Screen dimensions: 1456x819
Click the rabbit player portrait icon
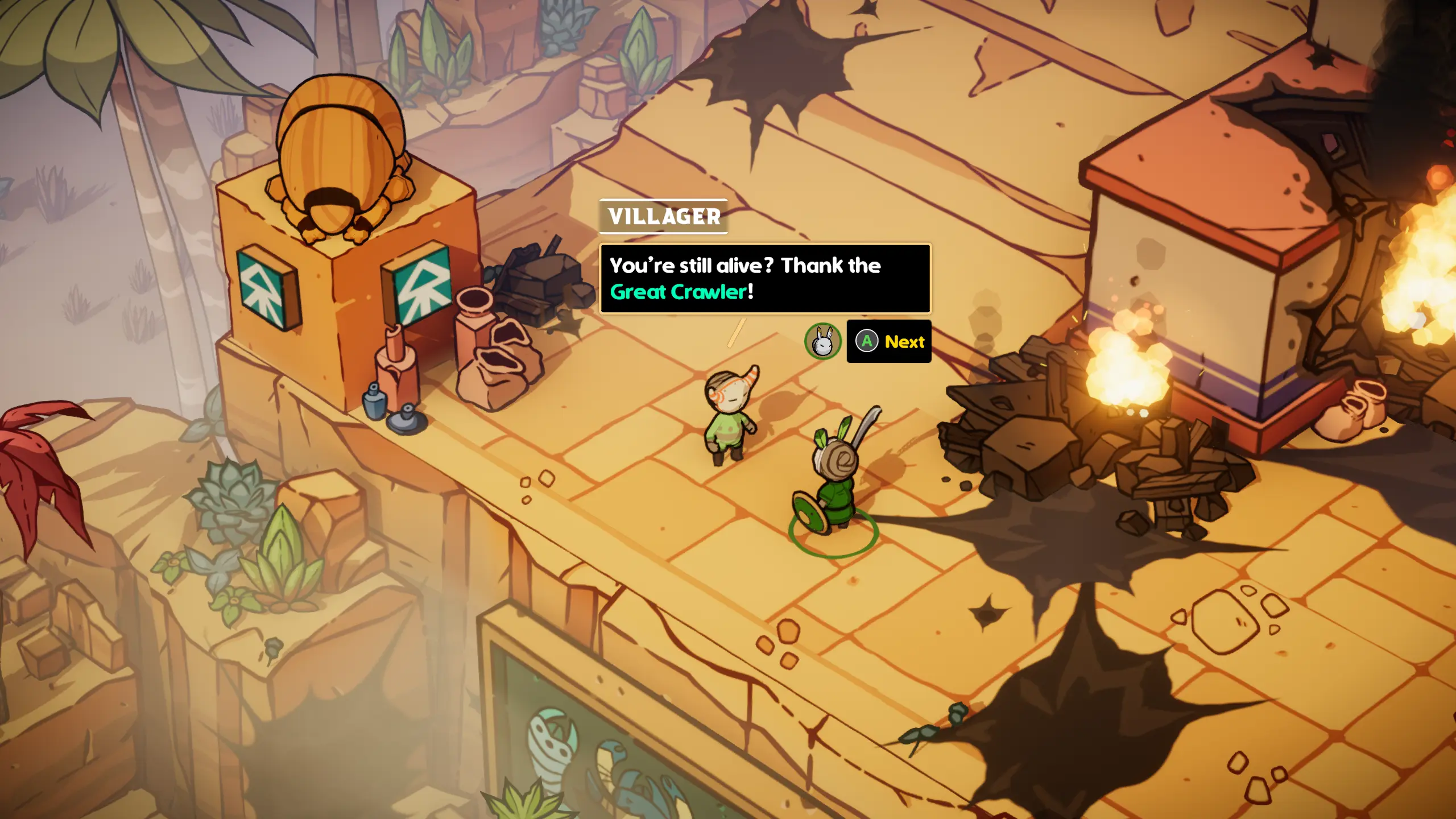822,341
